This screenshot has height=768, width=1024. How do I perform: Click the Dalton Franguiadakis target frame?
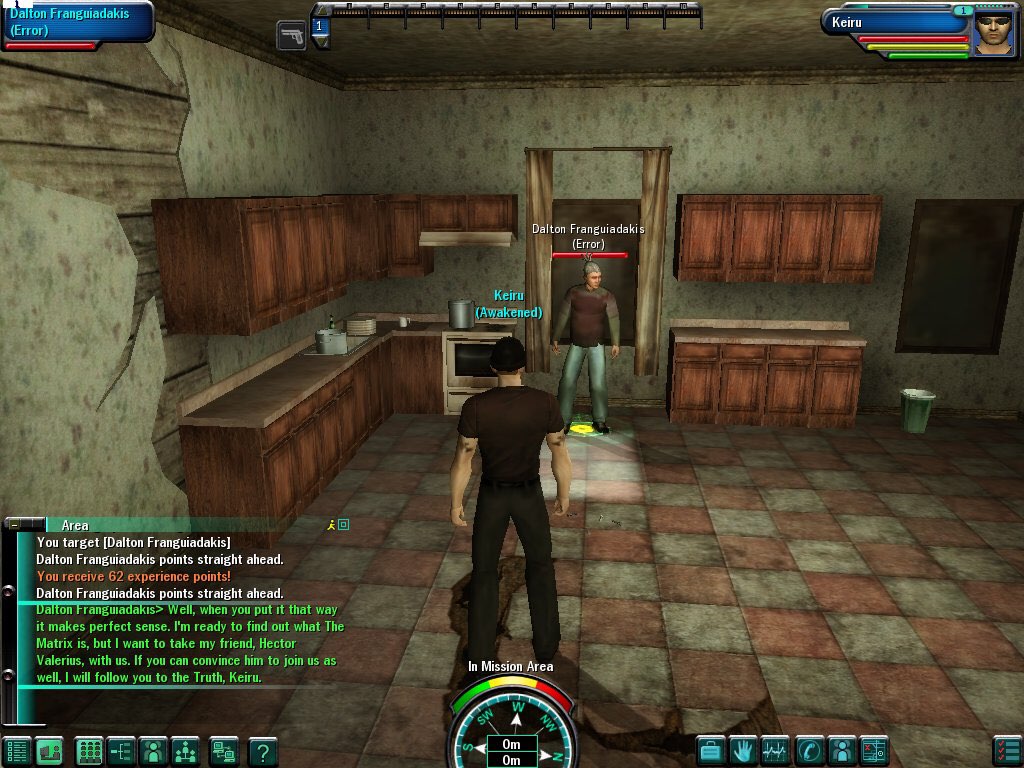click(77, 22)
